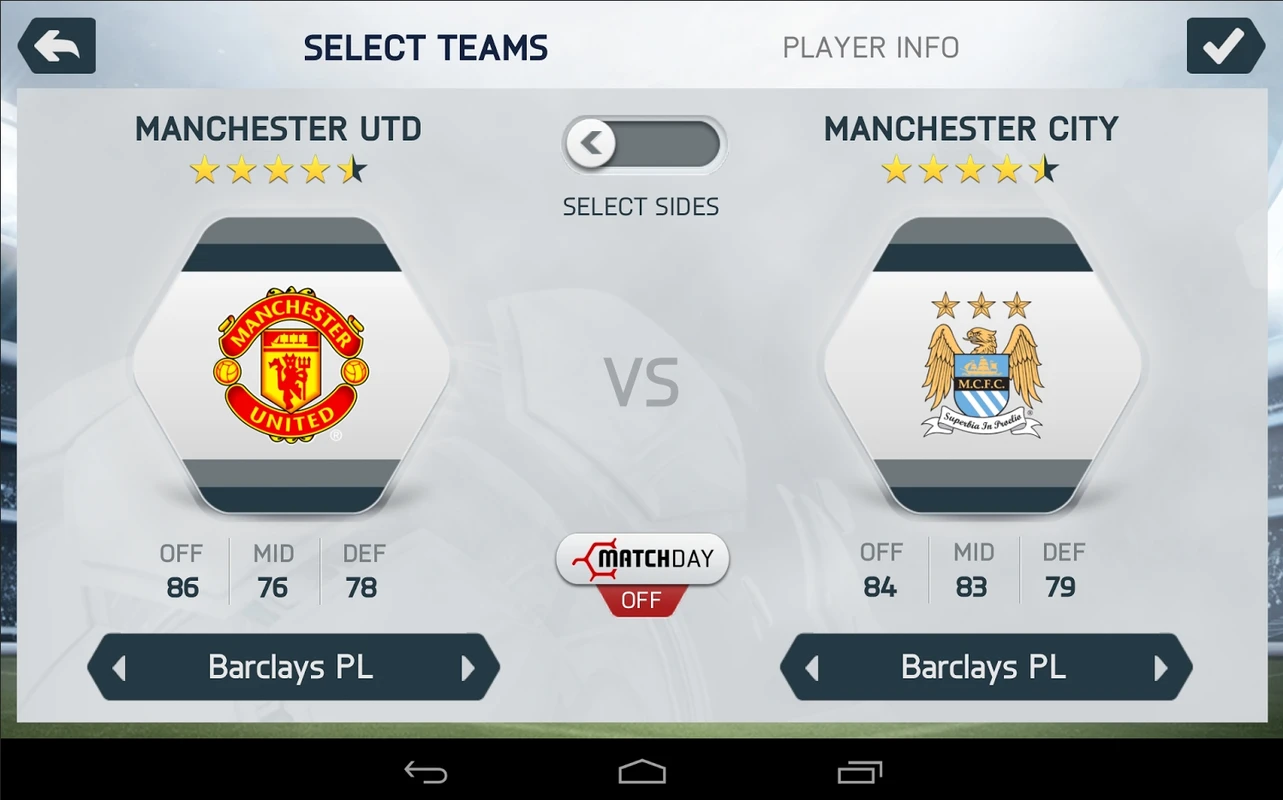The width and height of the screenshot is (1283, 800).
Task: Select the SELECT TEAMS tab
Action: 425,46
